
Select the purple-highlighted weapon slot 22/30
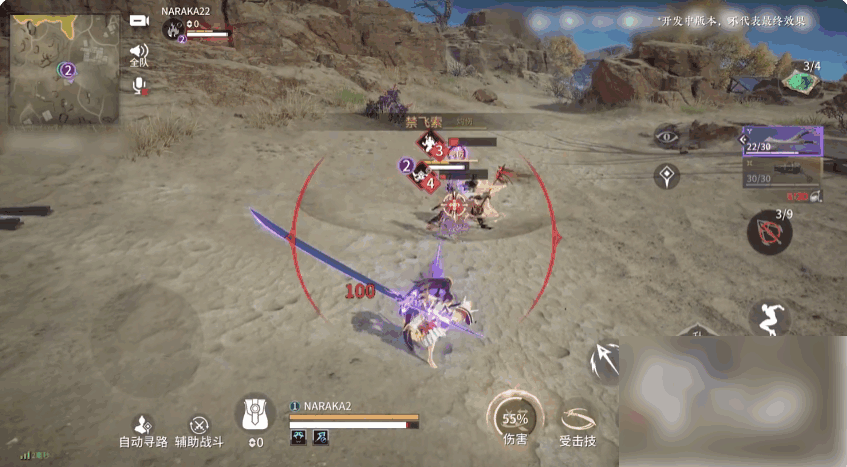pyautogui.click(x=782, y=141)
